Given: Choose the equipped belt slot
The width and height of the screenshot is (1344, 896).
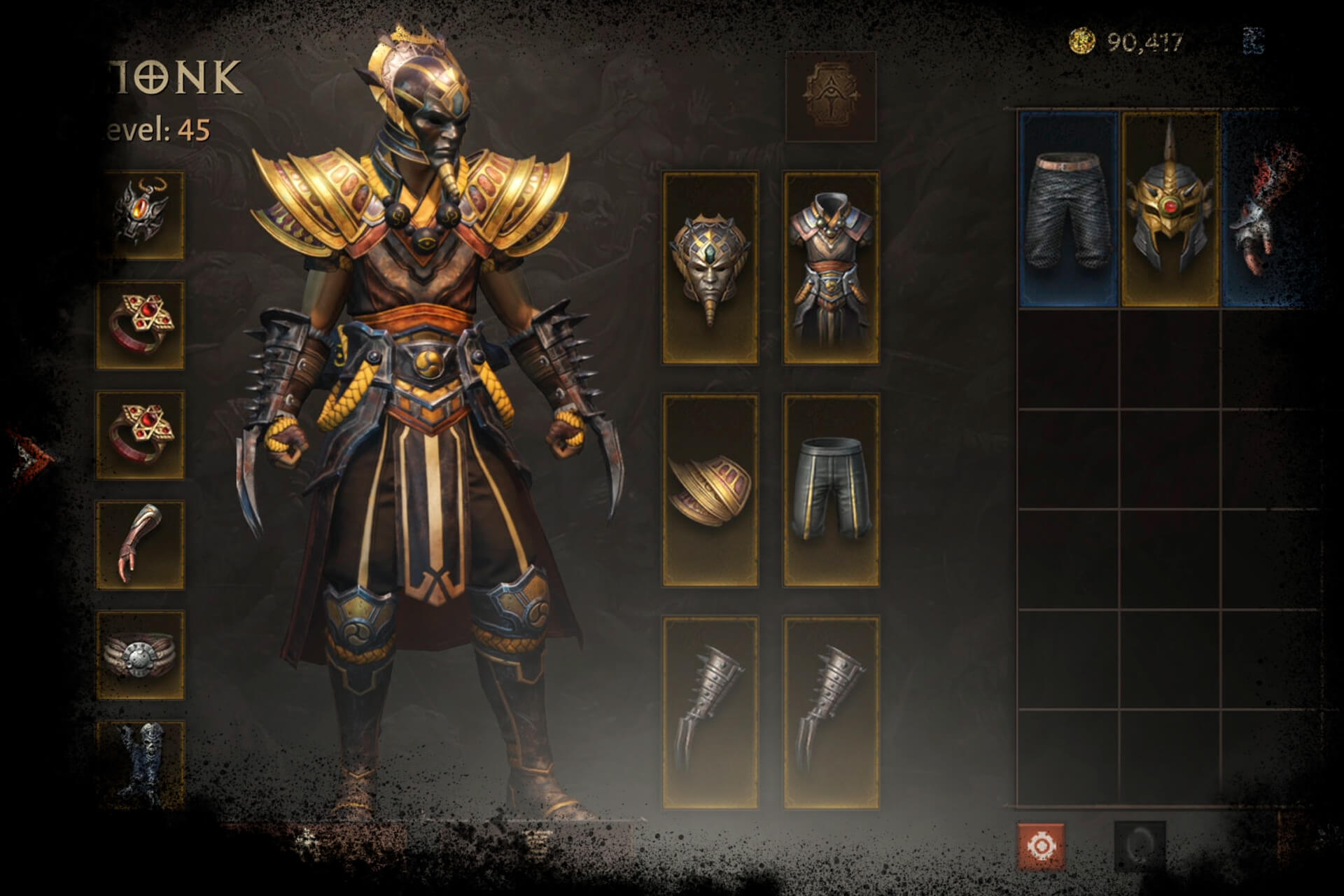Looking at the screenshot, I should (x=141, y=654).
